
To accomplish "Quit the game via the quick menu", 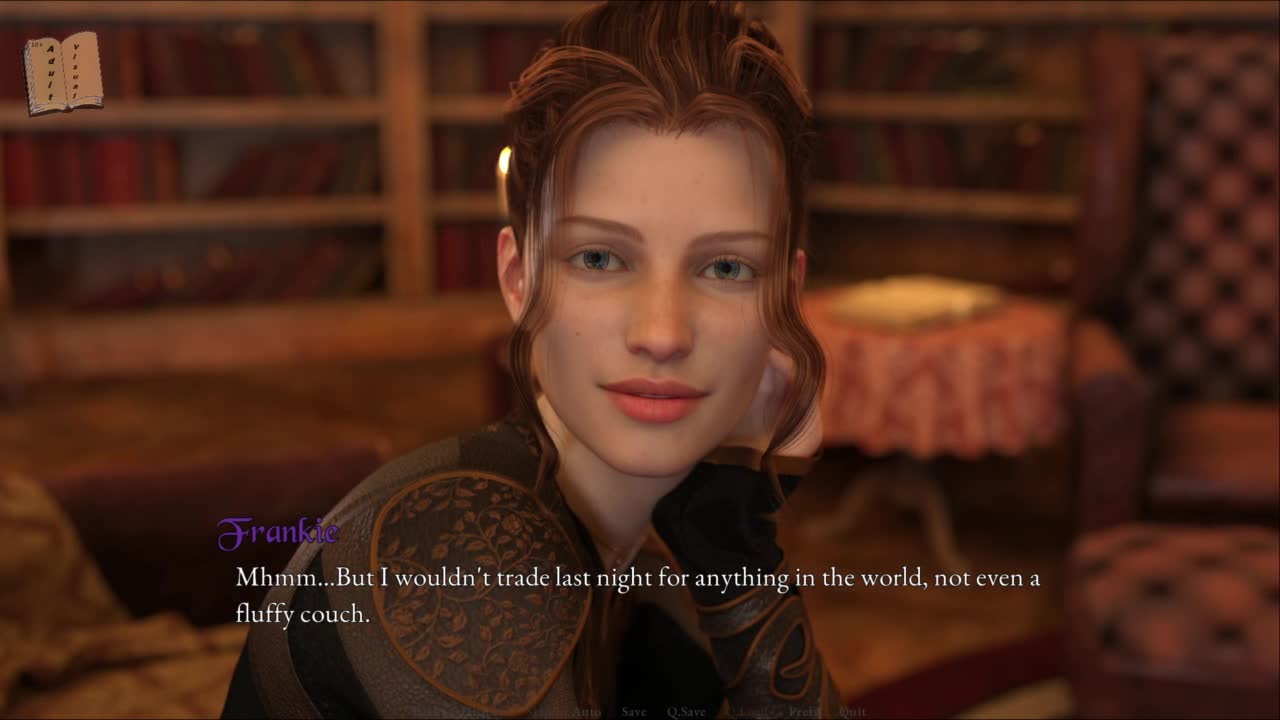I will [852, 712].
